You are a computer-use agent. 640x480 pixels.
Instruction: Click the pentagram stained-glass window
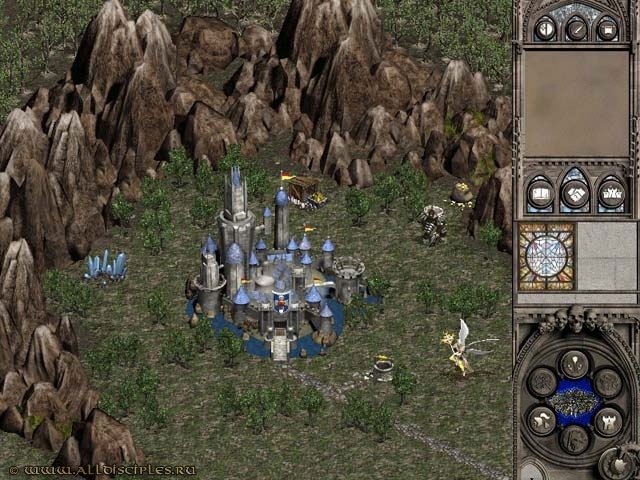[x=546, y=256]
